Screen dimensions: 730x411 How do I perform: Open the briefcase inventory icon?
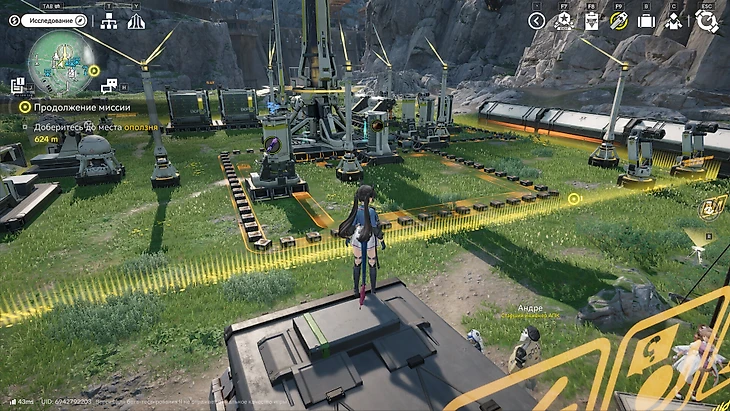tap(646, 21)
